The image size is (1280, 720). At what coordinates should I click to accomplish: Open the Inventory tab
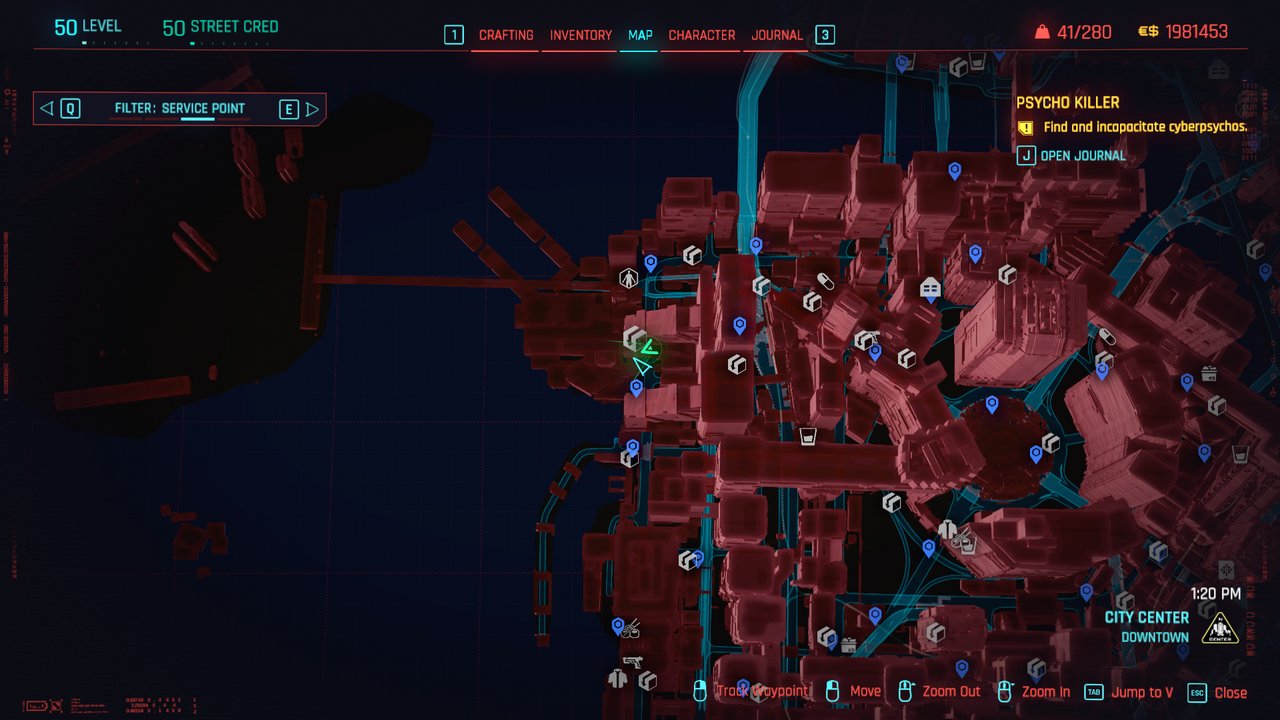coord(580,35)
